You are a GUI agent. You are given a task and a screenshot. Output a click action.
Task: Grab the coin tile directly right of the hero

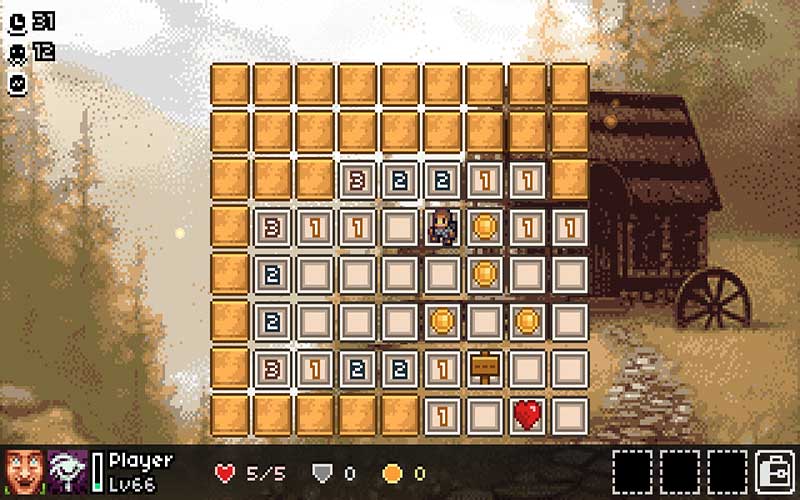coord(484,225)
